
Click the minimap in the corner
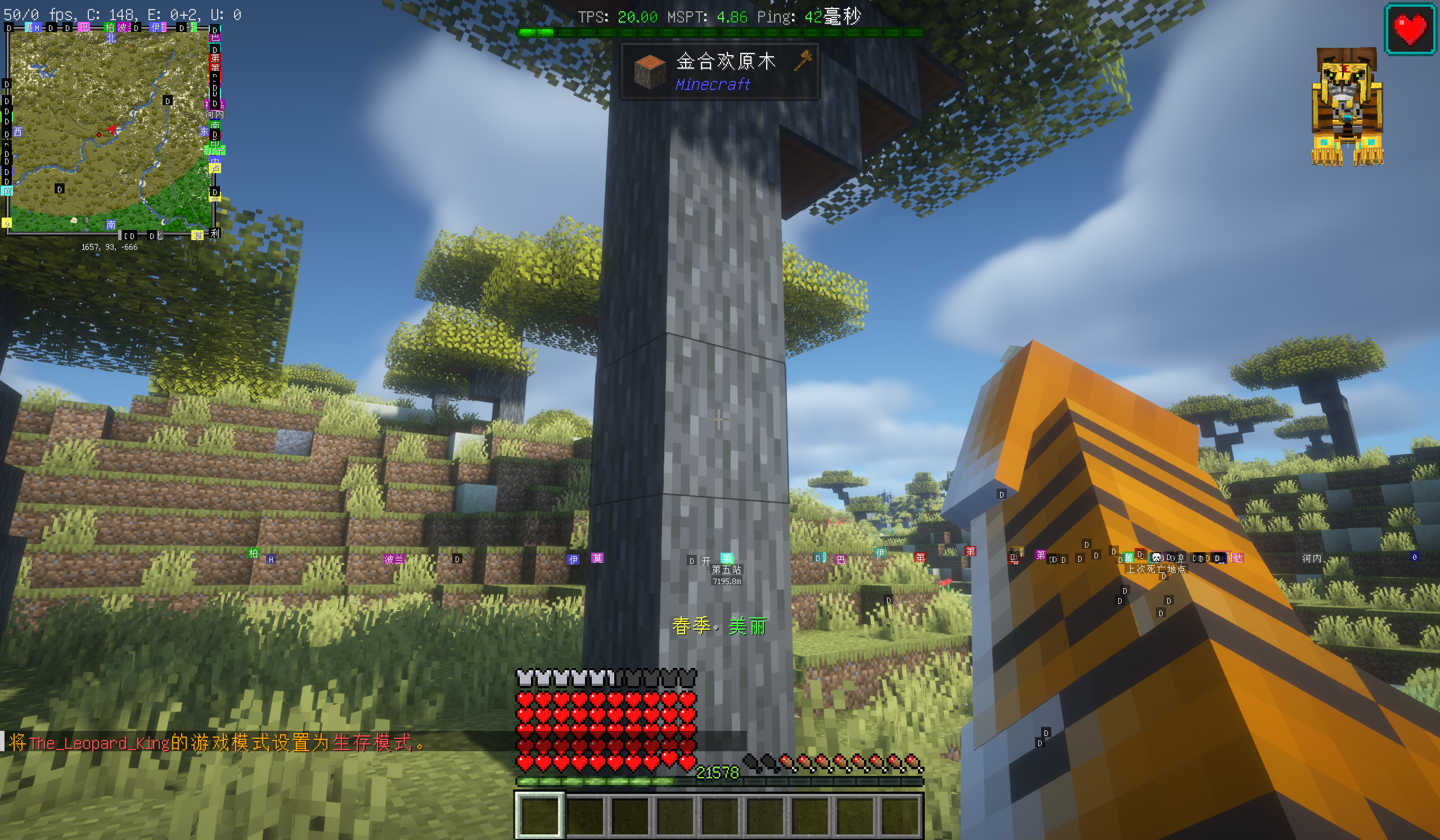click(110, 130)
